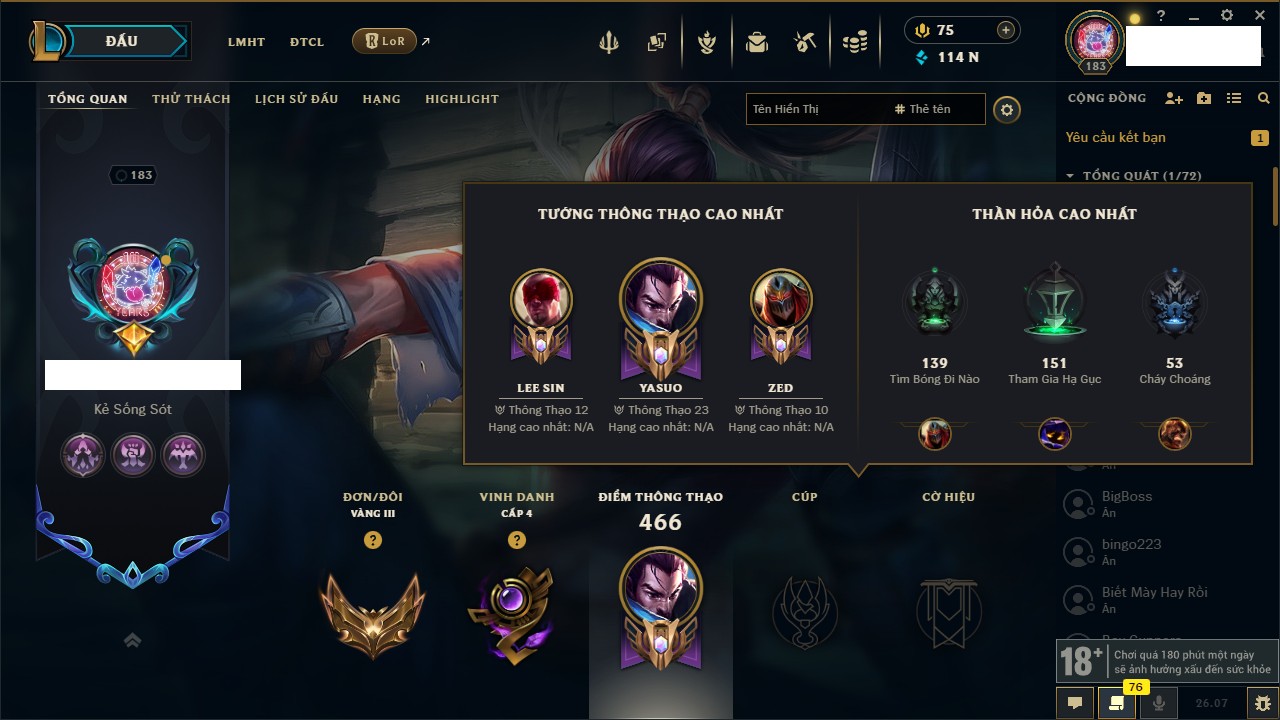Image resolution: width=1280 pixels, height=720 pixels.
Task: Click the plus button beside 75 currency
Action: [1005, 30]
